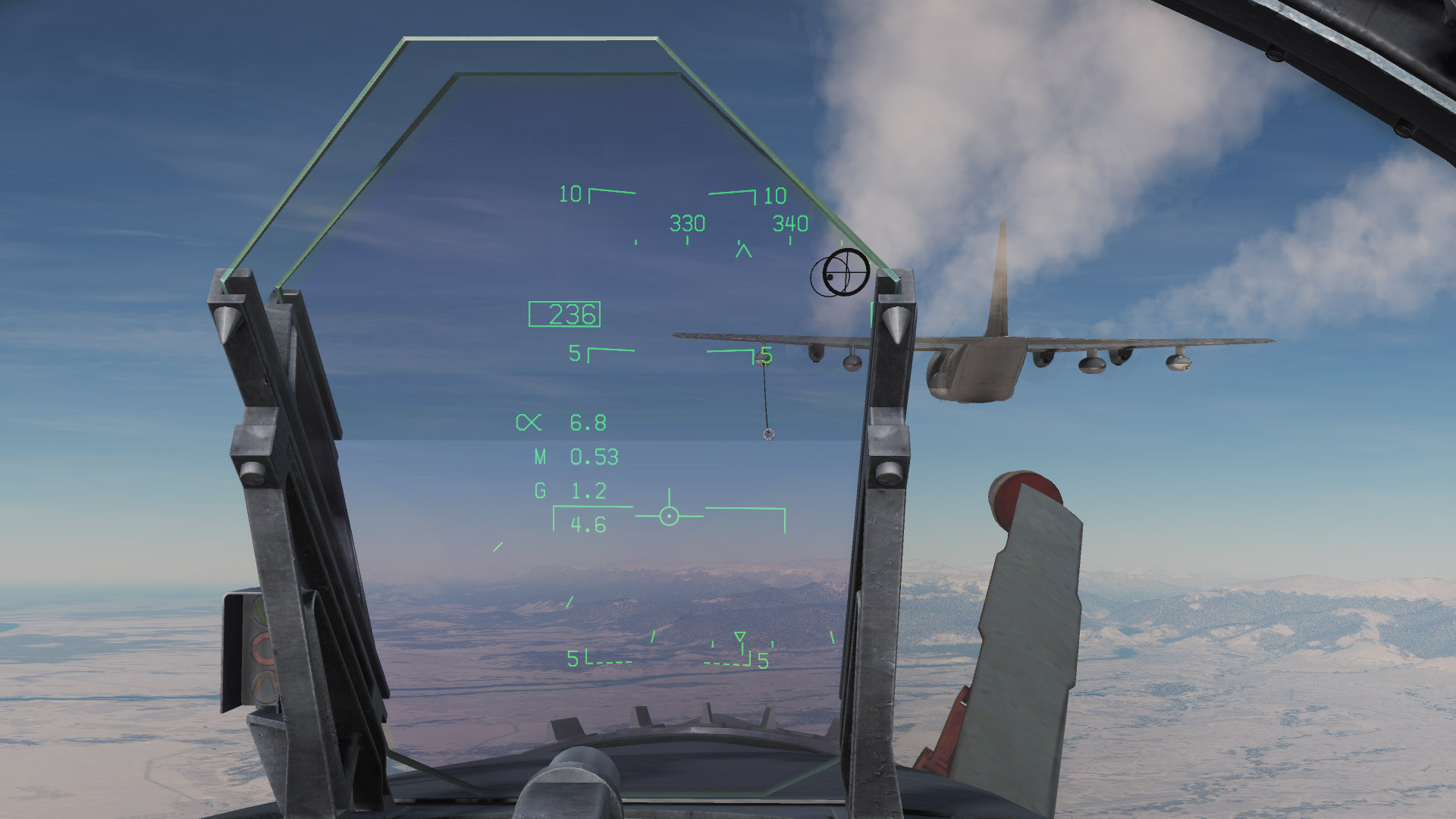Image resolution: width=1456 pixels, height=819 pixels.
Task: Toggle the lower chevron indexer light
Action: (x=263, y=685)
